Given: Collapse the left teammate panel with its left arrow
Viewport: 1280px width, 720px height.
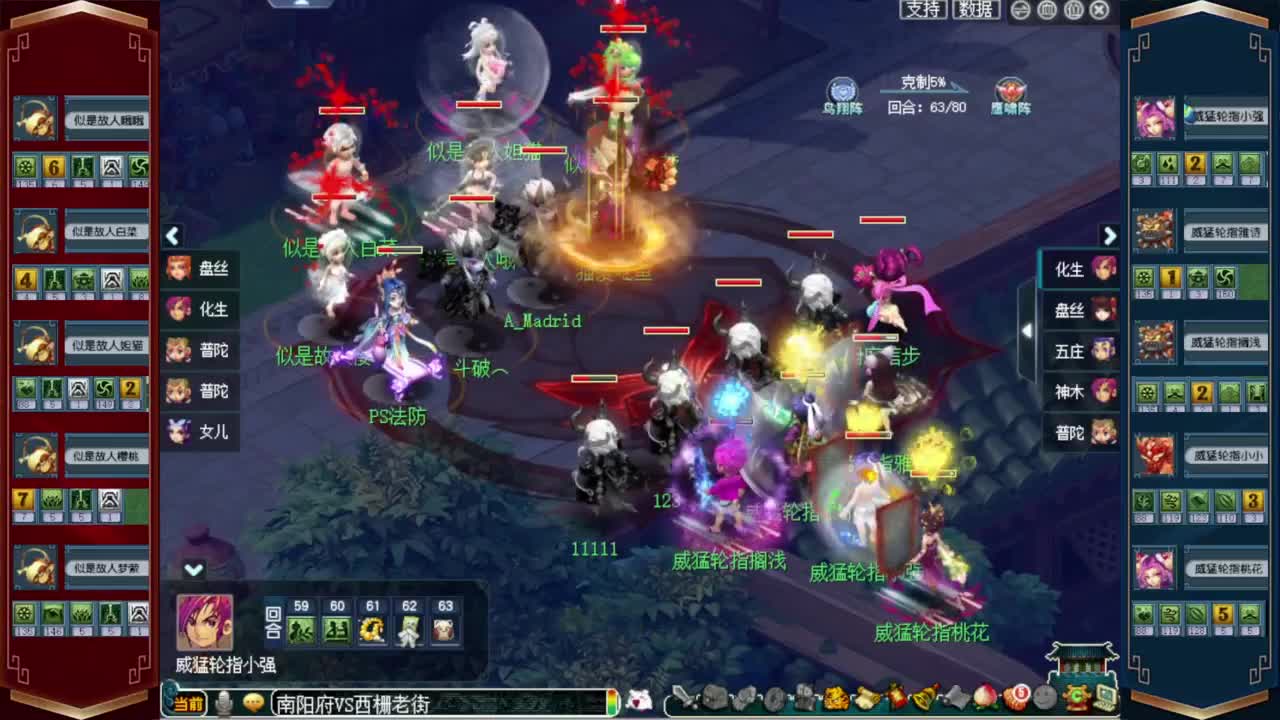Looking at the screenshot, I should tap(173, 236).
